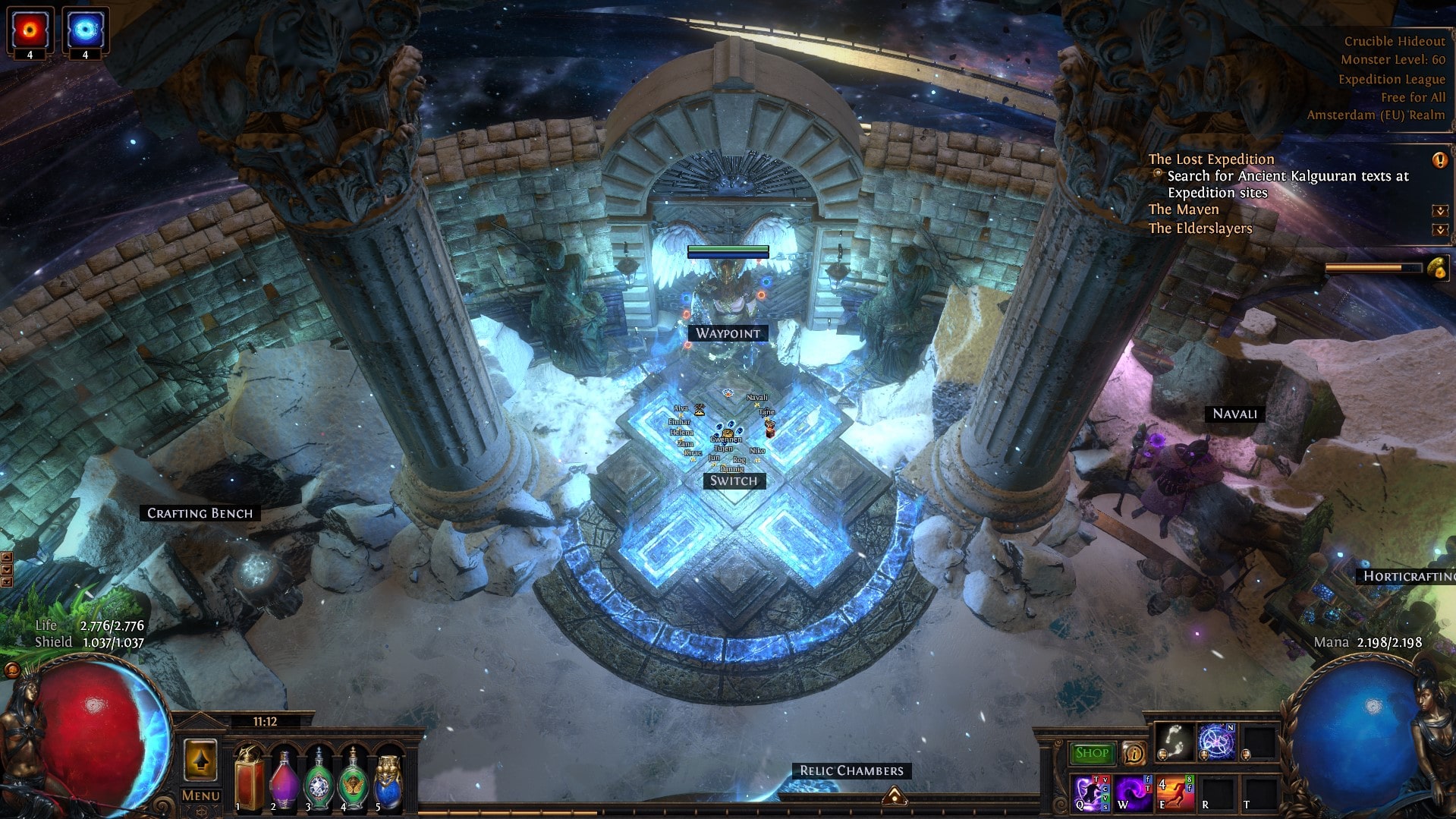Activate the purple Q skill

click(x=1090, y=793)
